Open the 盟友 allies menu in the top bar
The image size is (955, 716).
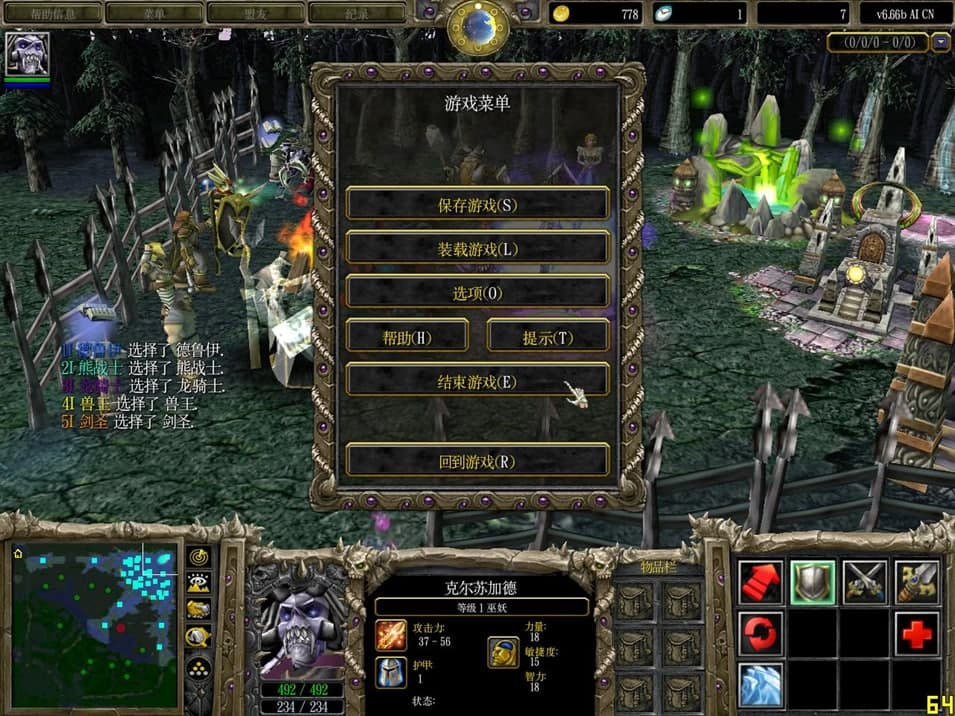coord(255,13)
